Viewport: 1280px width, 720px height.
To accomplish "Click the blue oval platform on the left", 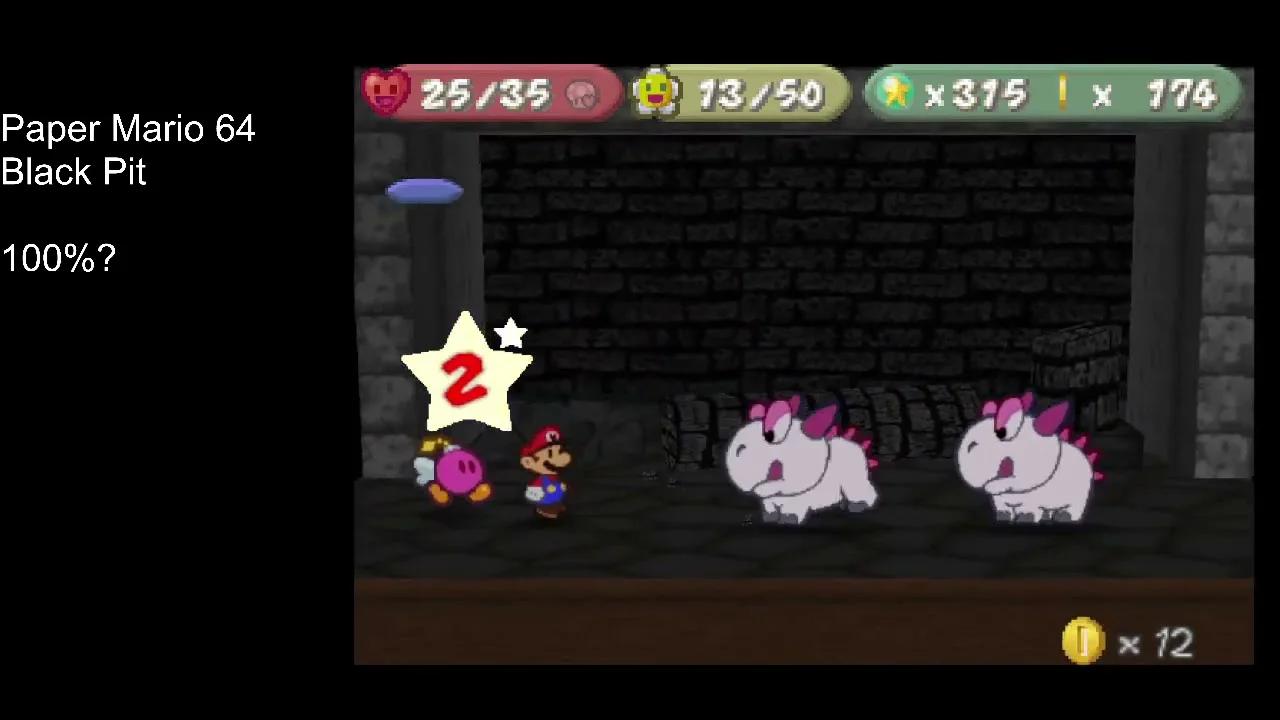I will coord(425,191).
